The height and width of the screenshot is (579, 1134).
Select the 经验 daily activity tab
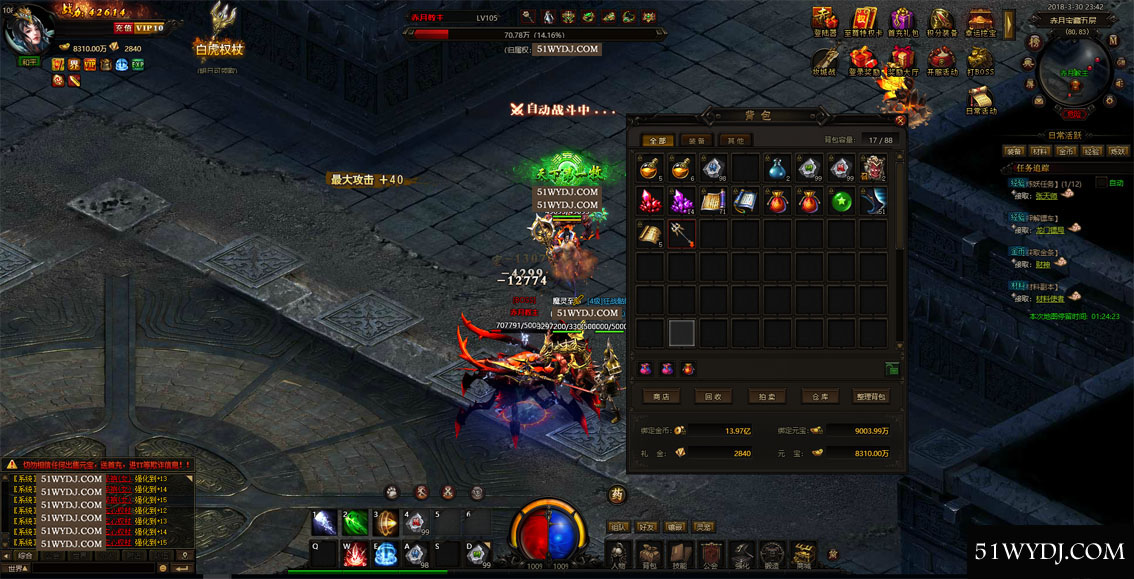(1091, 151)
